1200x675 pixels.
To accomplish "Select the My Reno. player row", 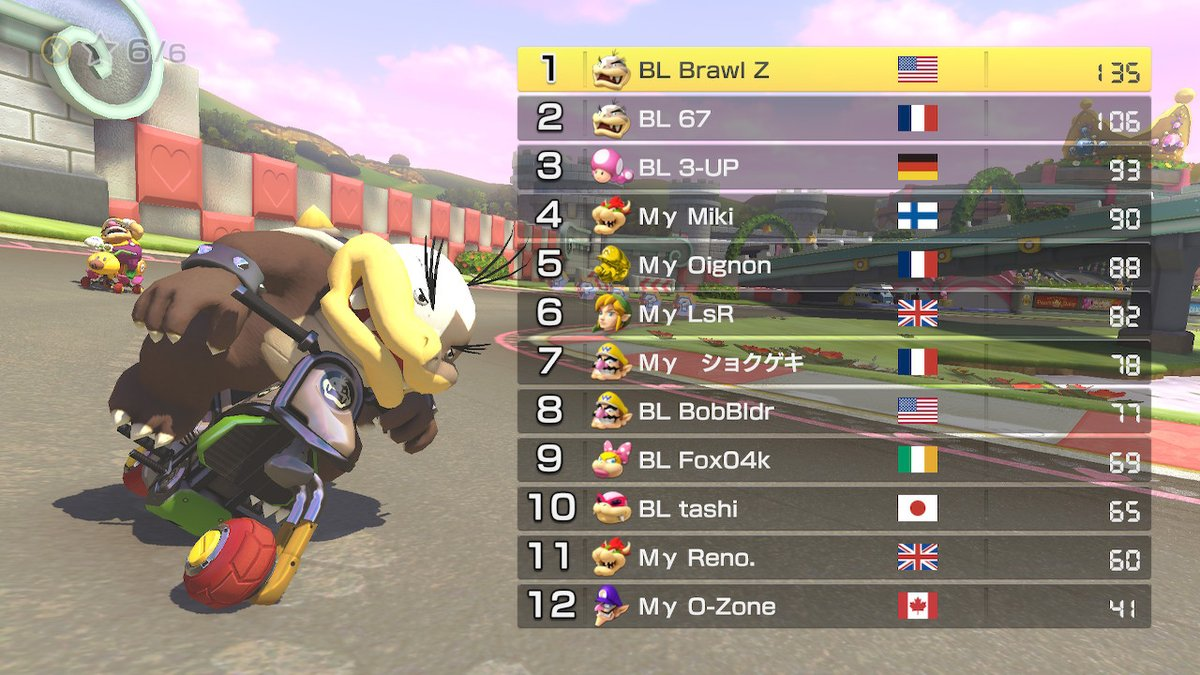I will click(x=833, y=557).
